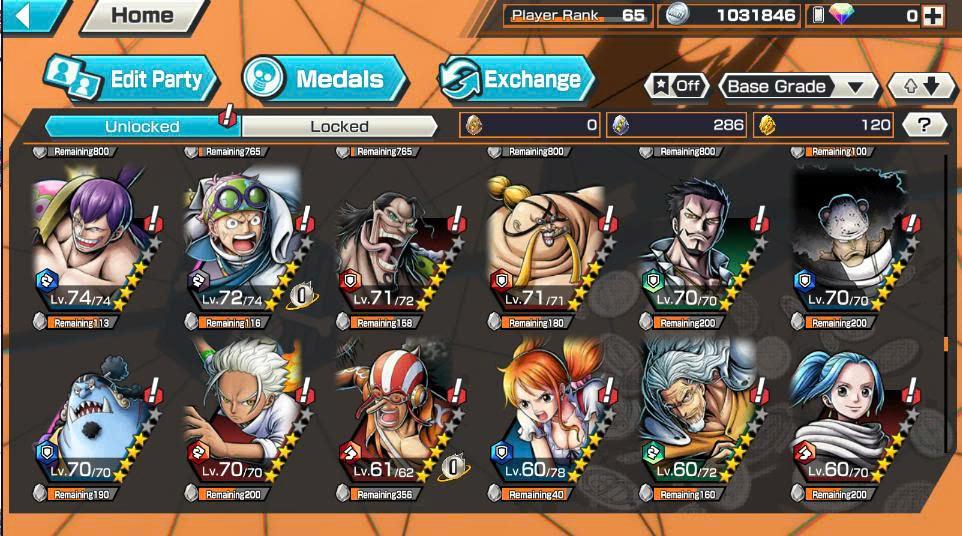962x536 pixels.
Task: Open the question mark help button
Action: click(x=924, y=125)
